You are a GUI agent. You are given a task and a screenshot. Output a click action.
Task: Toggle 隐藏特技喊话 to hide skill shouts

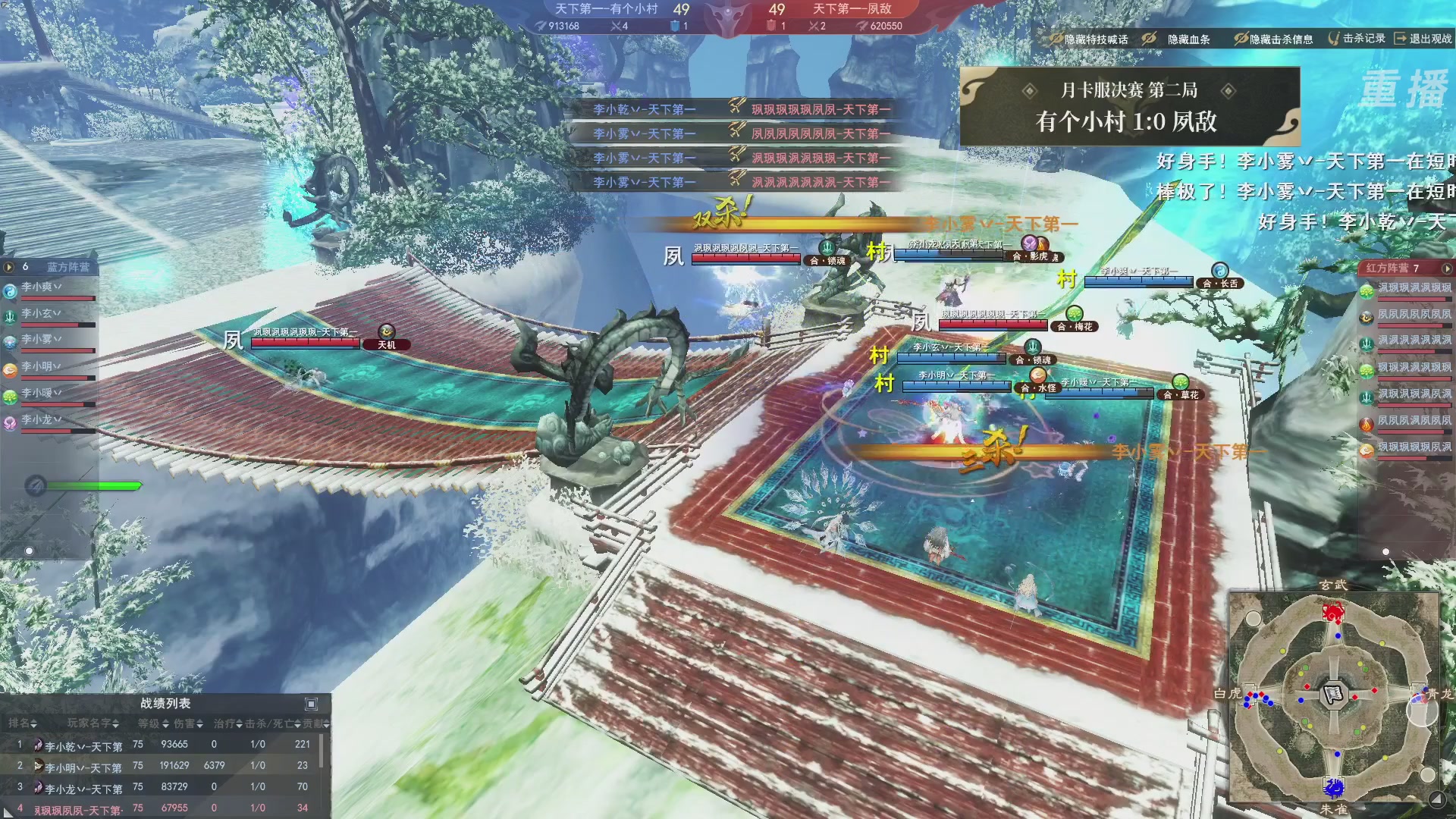coord(1089,39)
